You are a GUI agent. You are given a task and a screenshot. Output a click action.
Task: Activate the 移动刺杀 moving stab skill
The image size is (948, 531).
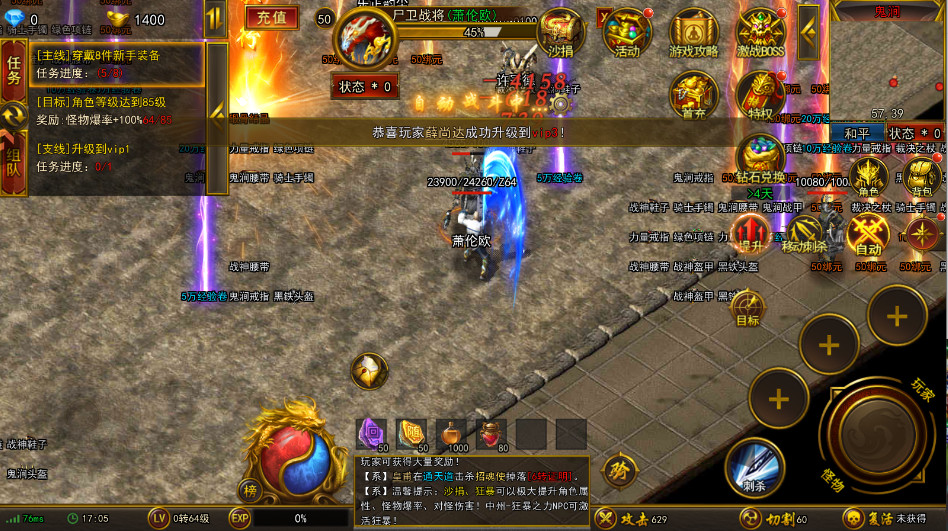804,234
